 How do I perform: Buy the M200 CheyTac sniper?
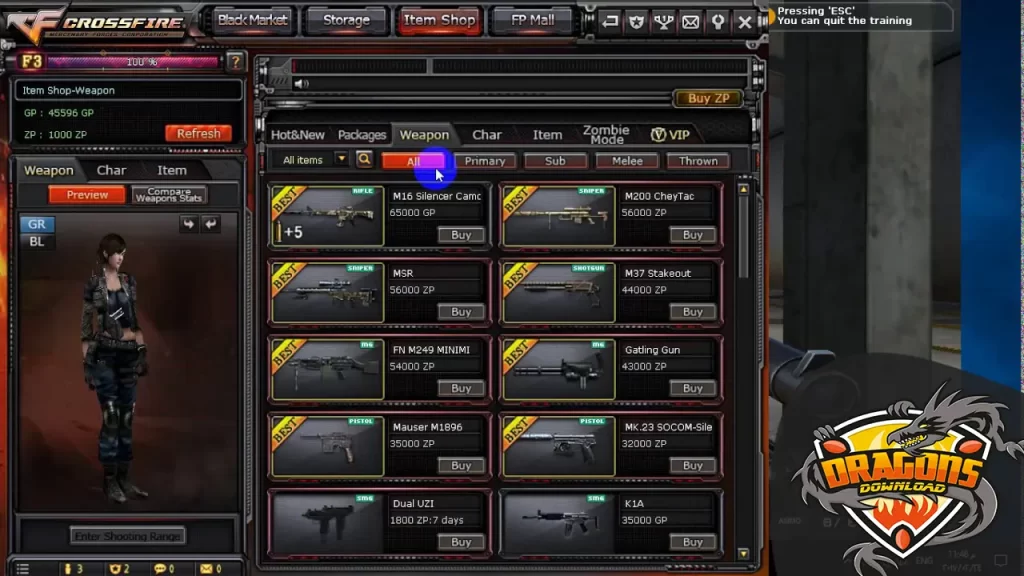click(x=692, y=235)
